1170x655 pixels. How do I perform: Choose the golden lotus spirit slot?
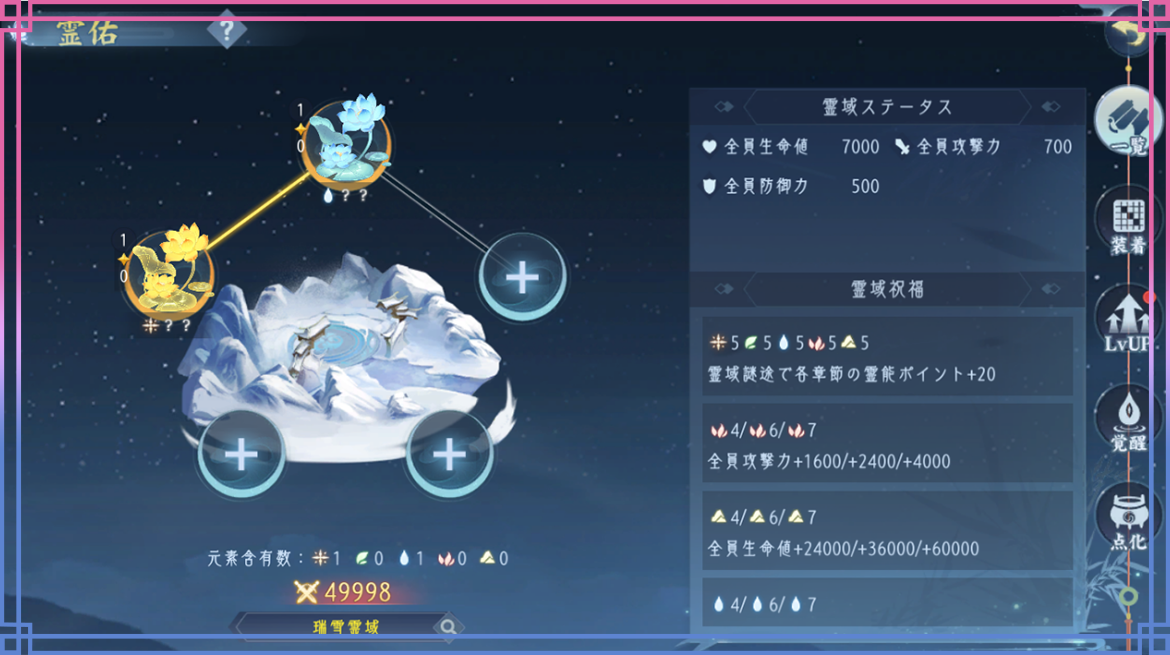[x=169, y=272]
